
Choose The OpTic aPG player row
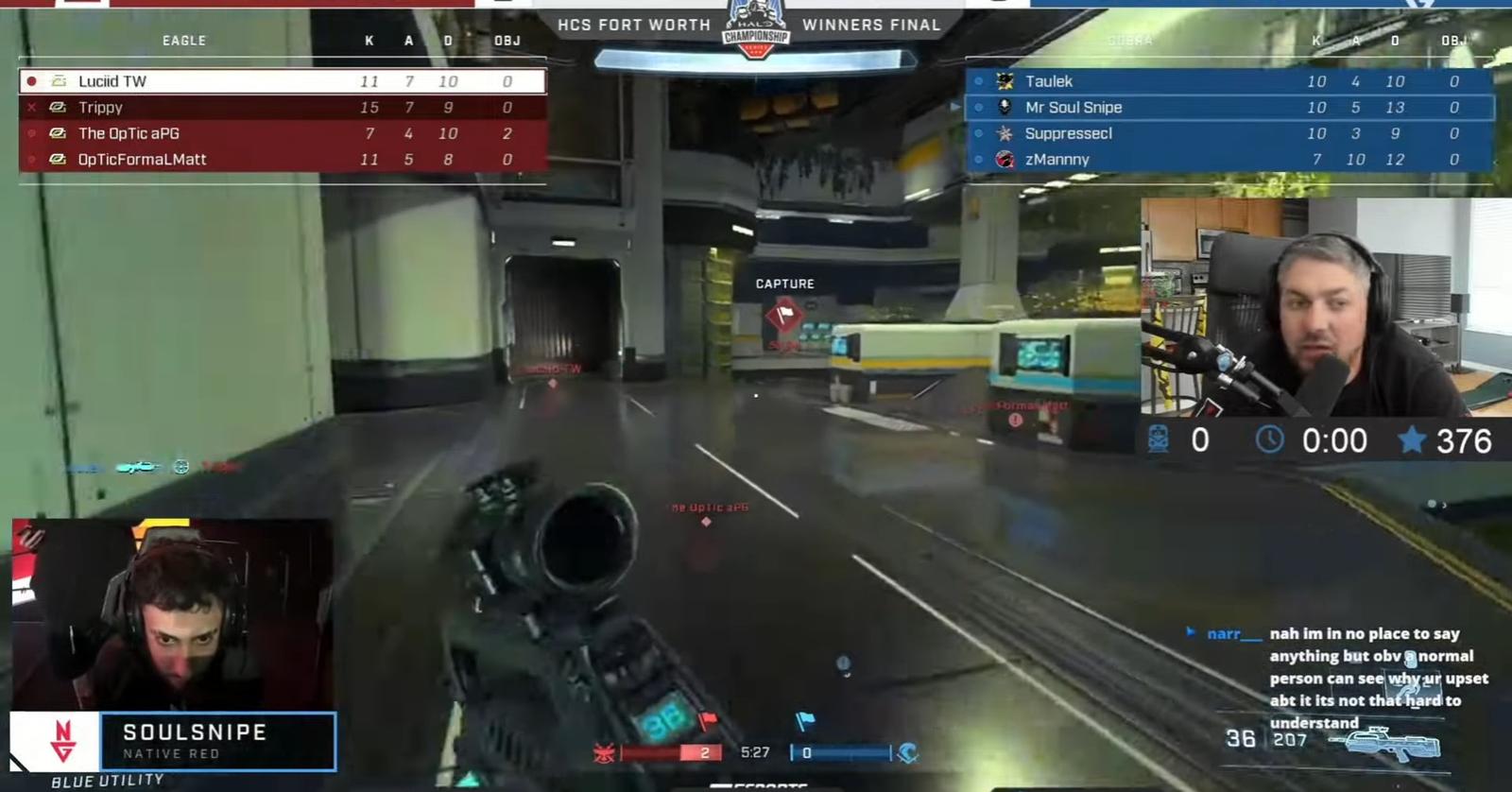pyautogui.click(x=282, y=133)
